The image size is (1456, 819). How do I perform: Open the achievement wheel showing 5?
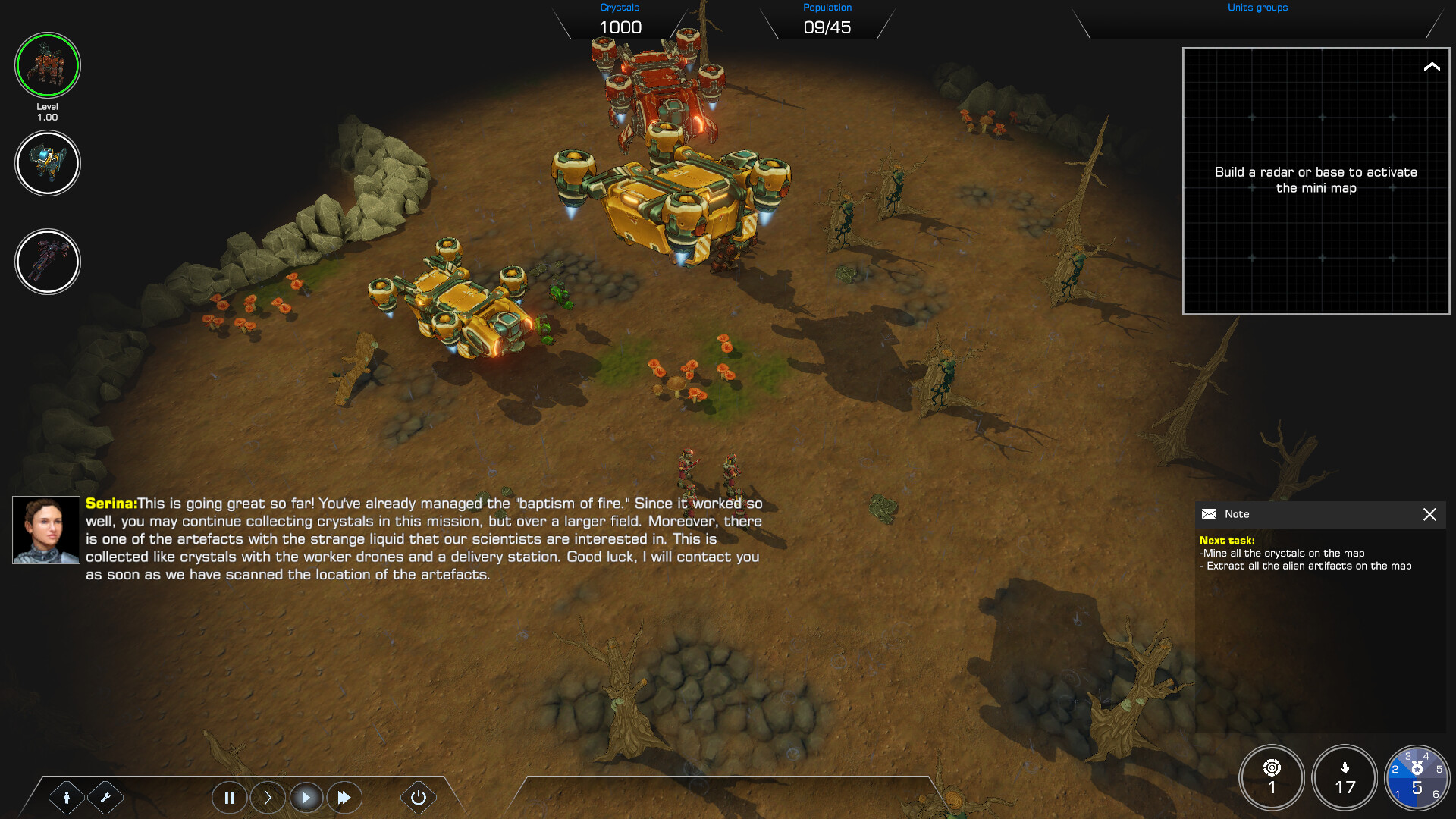click(x=1417, y=777)
